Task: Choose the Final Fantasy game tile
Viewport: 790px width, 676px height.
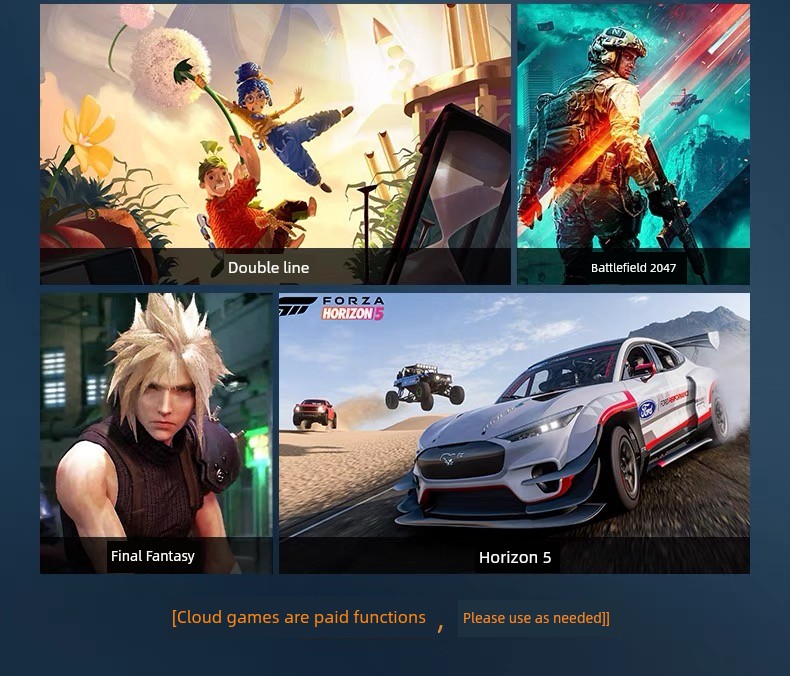Action: pos(156,432)
